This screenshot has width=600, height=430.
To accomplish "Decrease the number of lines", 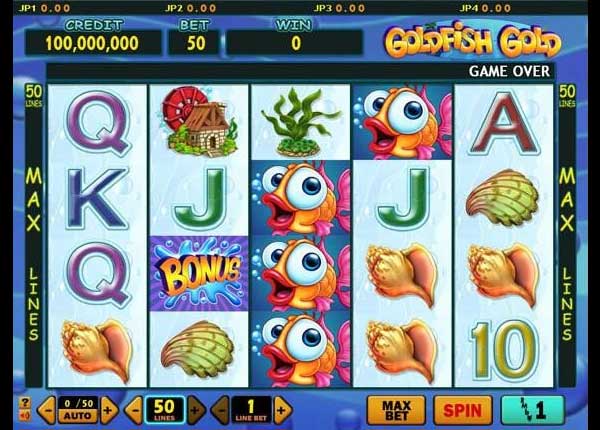I will pos(135,409).
